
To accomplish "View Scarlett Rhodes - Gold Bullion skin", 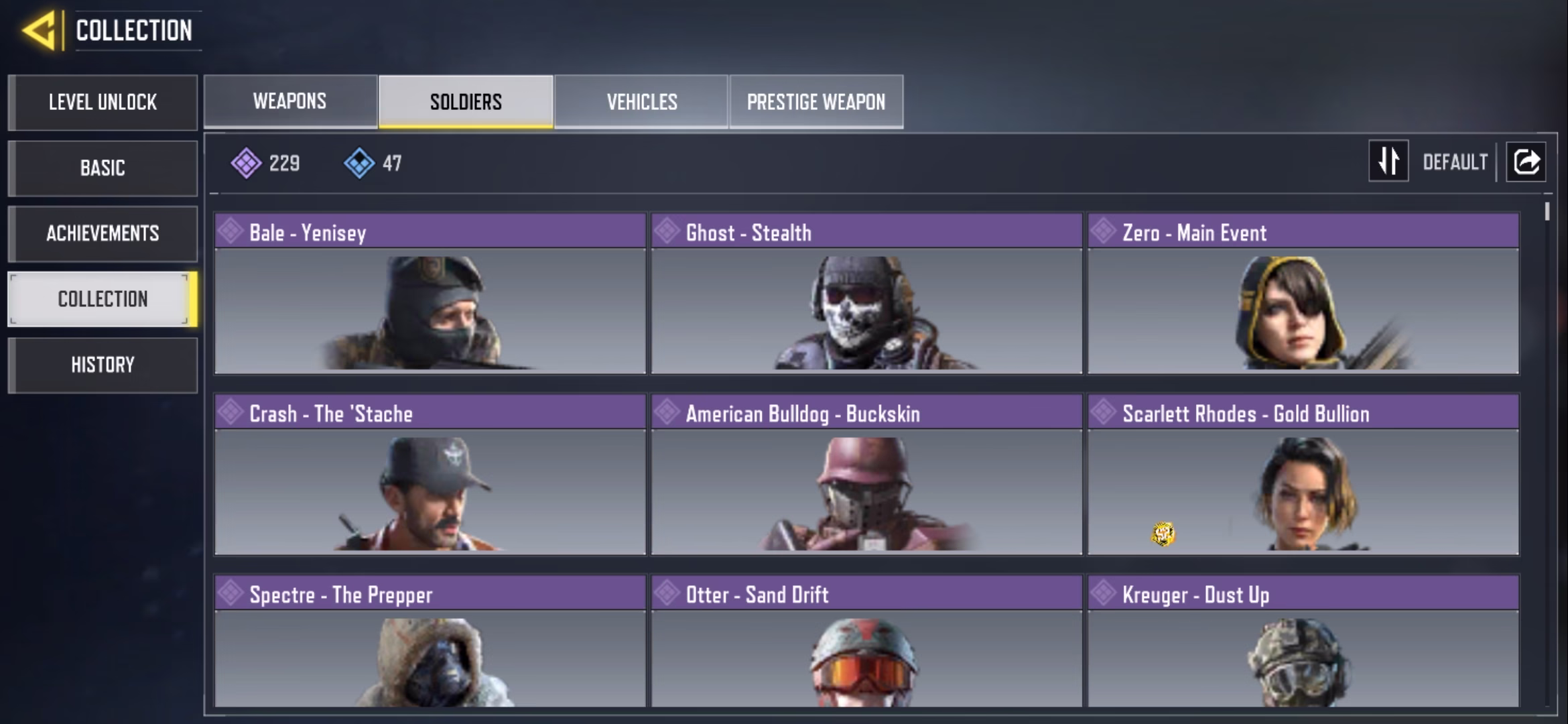I will pyautogui.click(x=1303, y=475).
